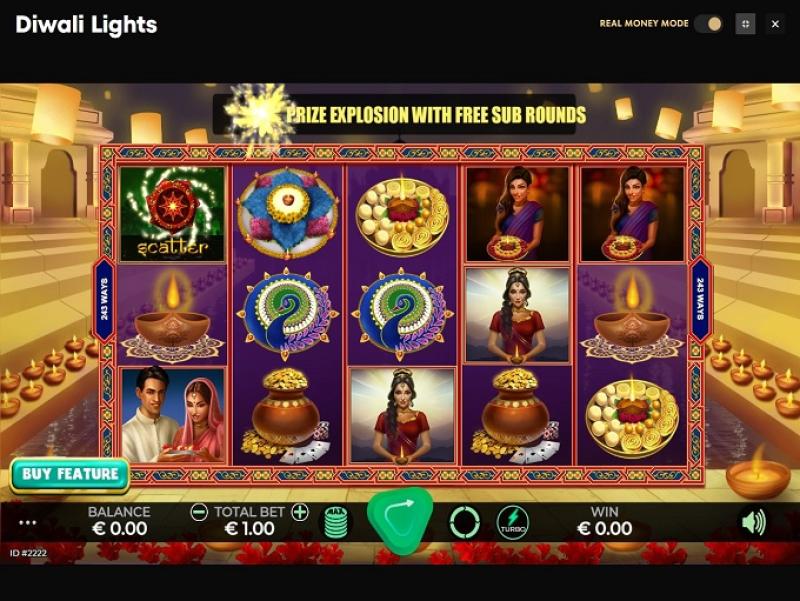Open the Buy Feature menu
800x601 pixels.
[70, 474]
